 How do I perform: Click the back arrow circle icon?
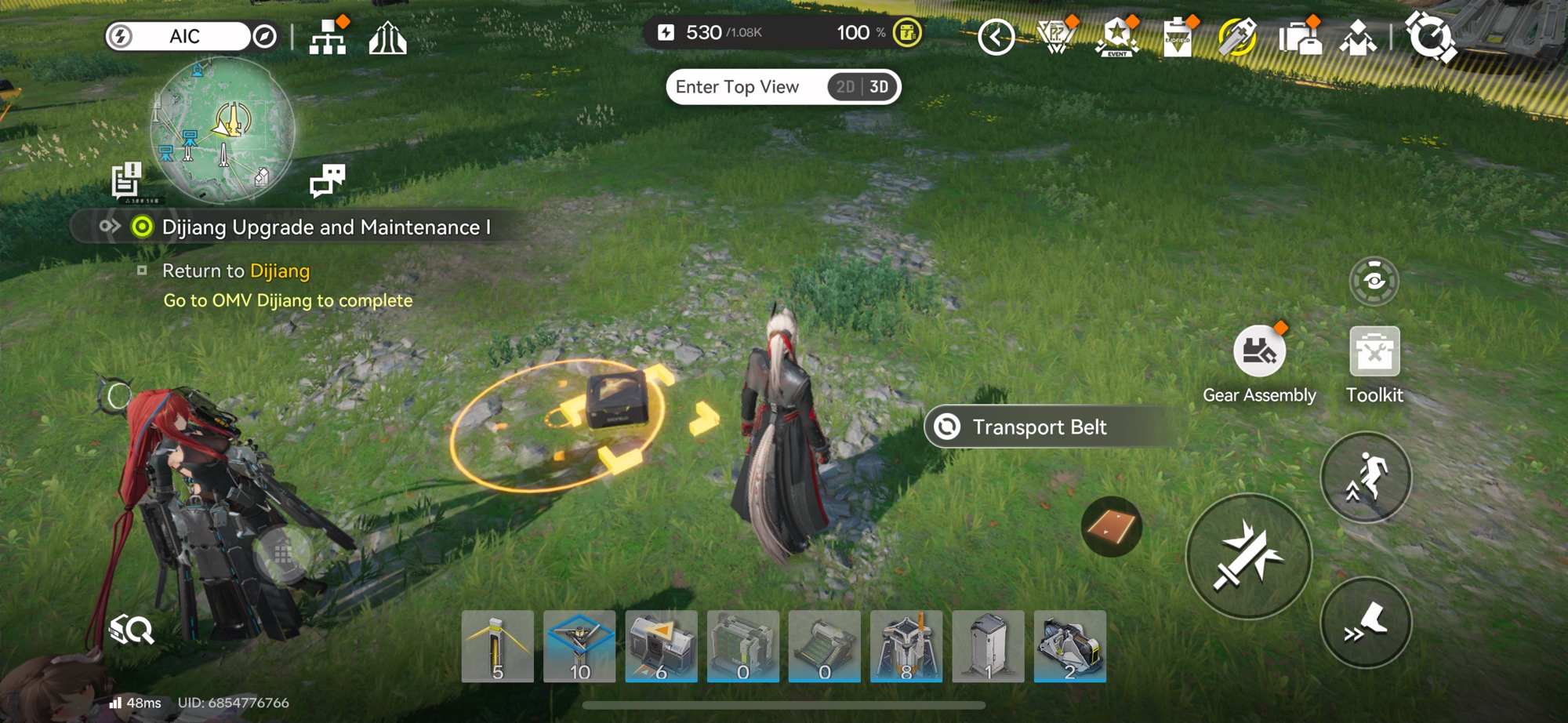tap(996, 37)
